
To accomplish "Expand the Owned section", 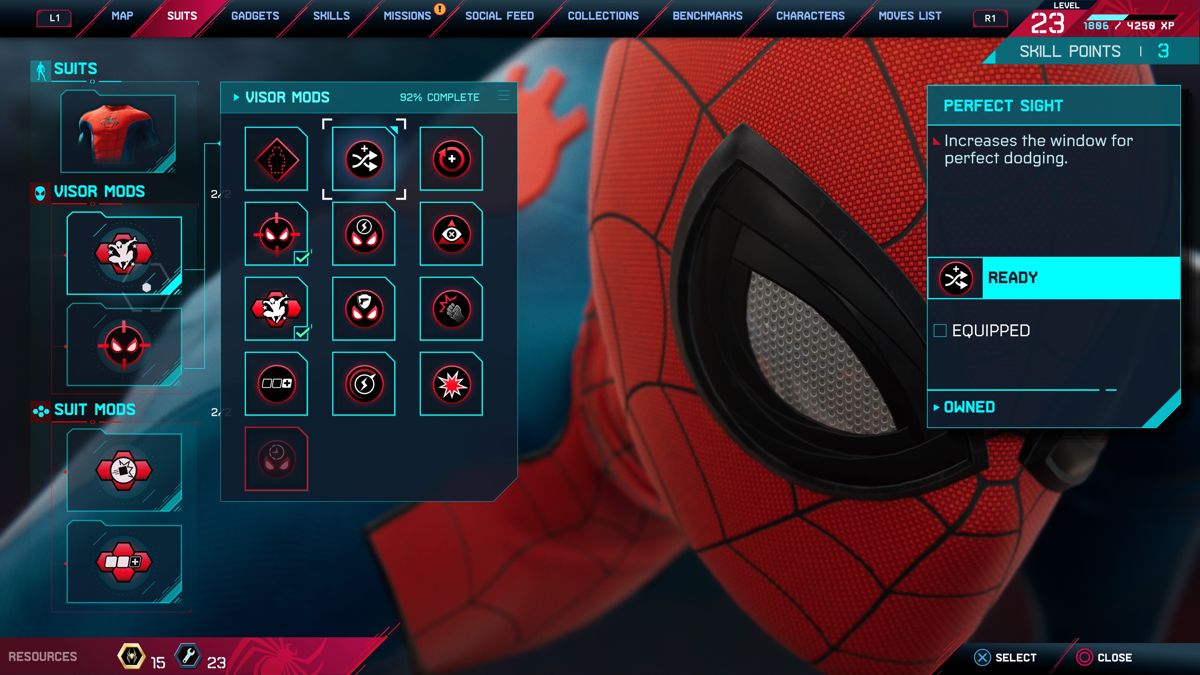I will (x=968, y=407).
